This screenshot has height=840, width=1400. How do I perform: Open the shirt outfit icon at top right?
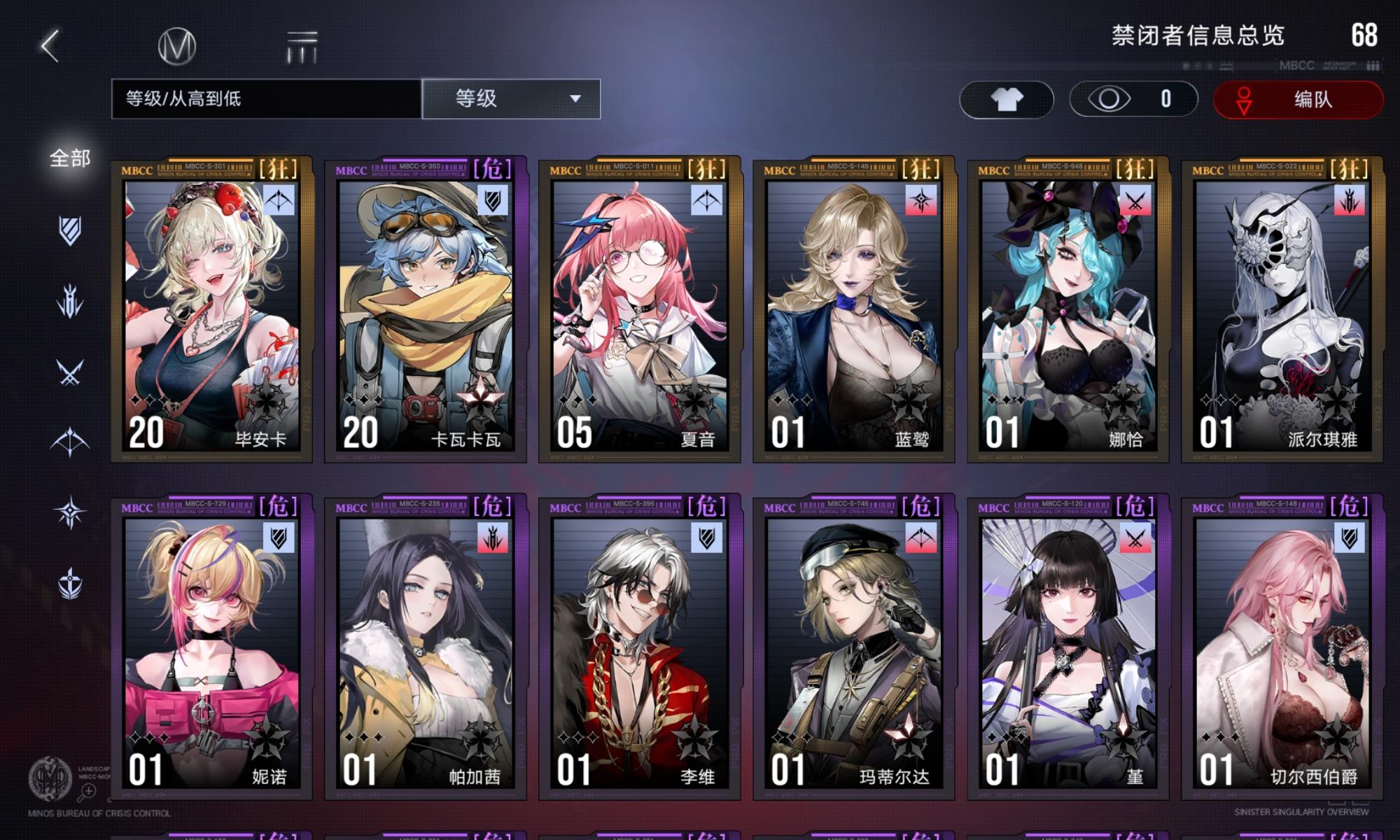point(1007,99)
